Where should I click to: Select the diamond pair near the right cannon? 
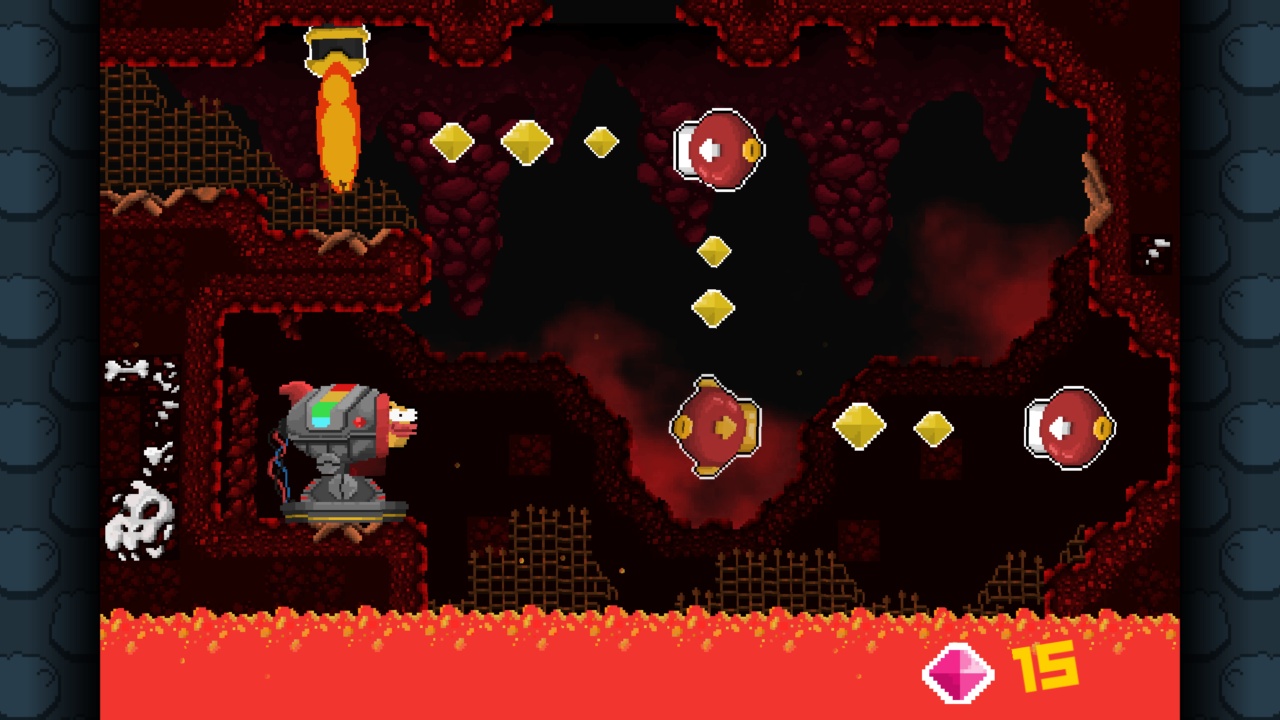895,428
